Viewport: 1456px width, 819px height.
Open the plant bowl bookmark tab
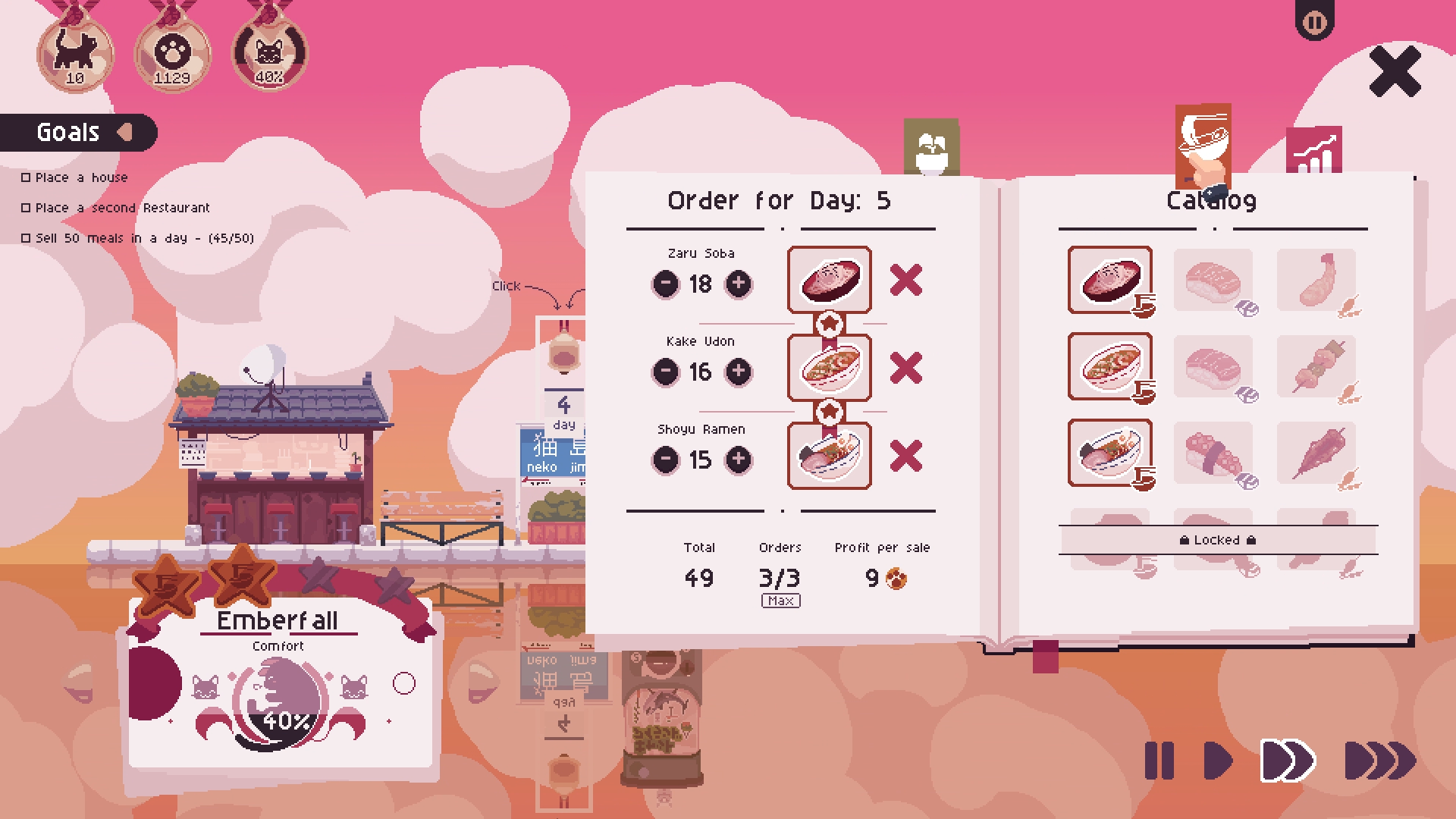coord(931,148)
